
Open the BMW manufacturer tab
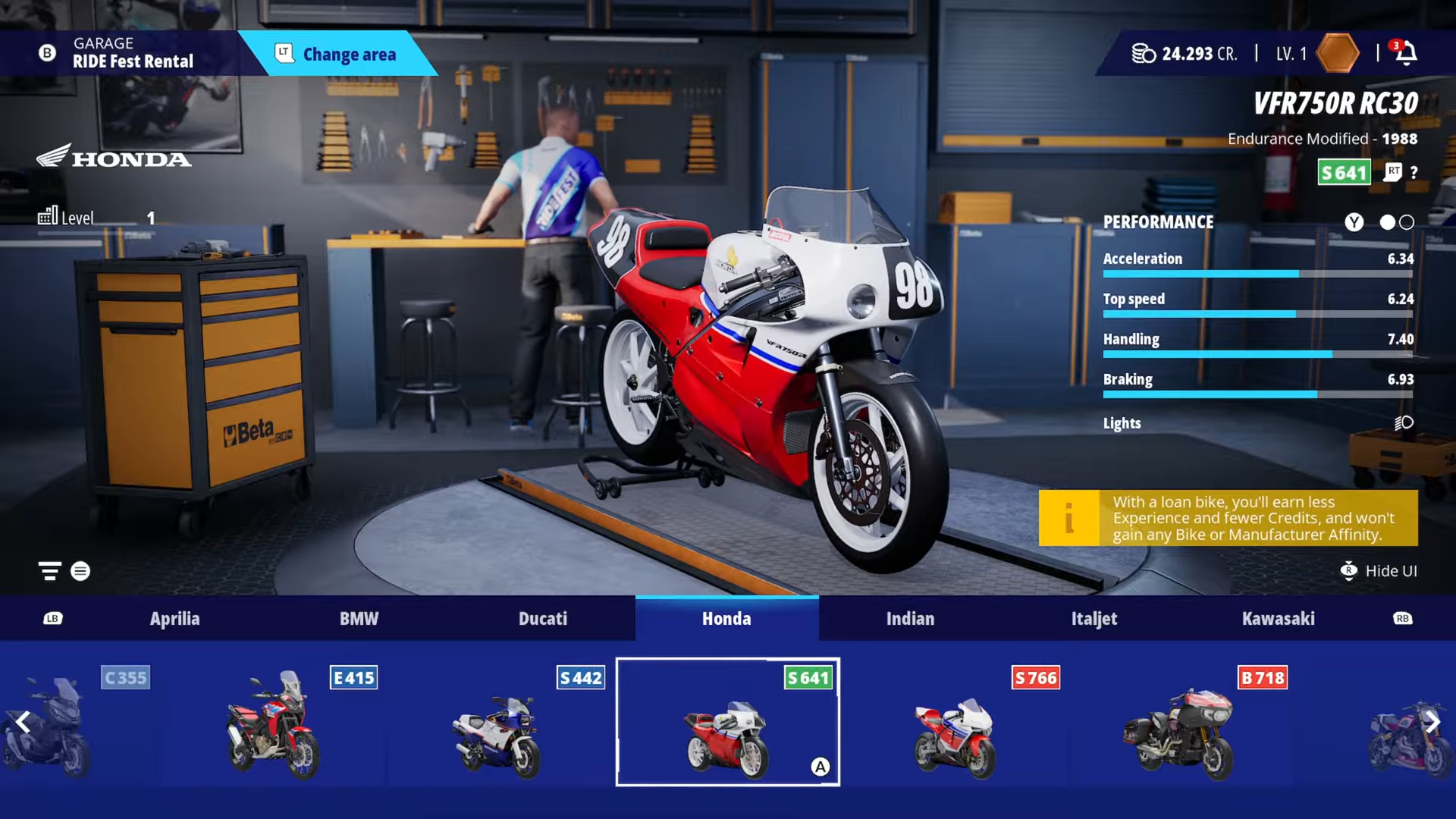click(359, 619)
